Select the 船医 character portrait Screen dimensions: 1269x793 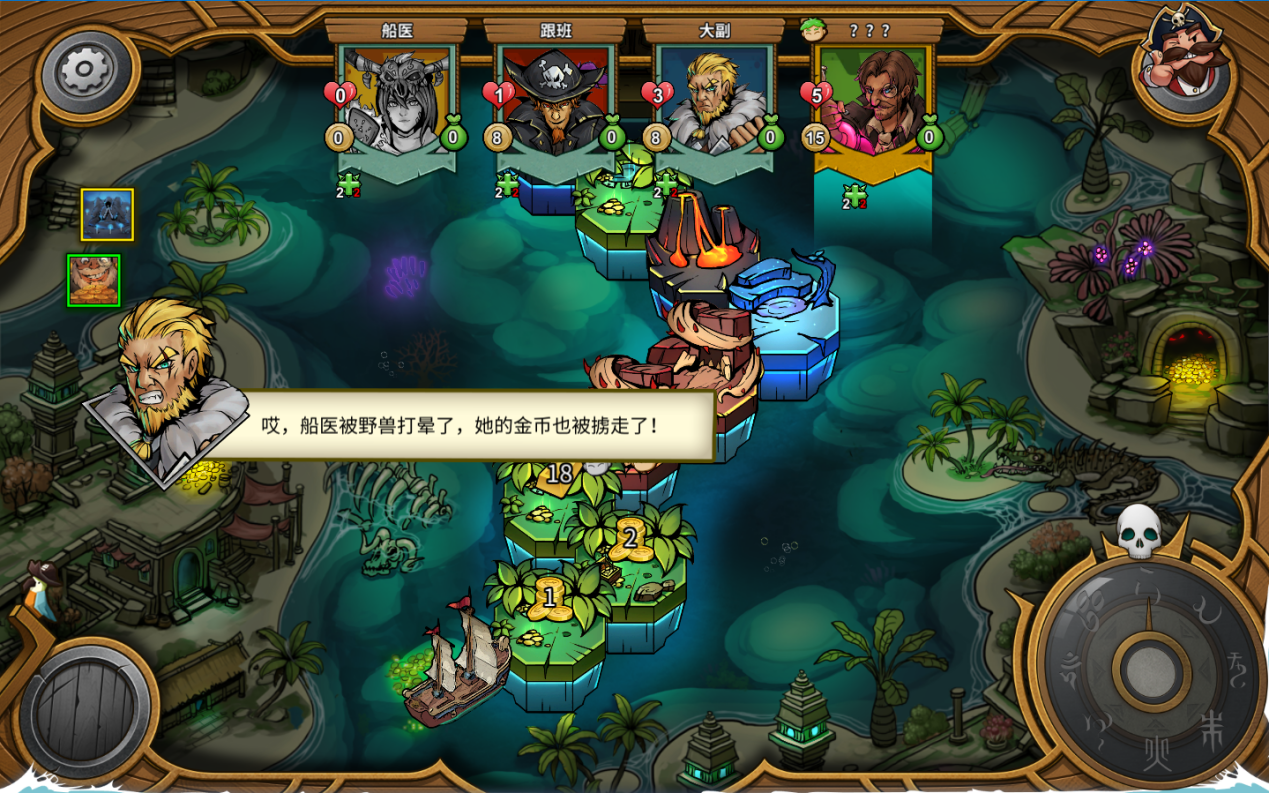[x=397, y=100]
